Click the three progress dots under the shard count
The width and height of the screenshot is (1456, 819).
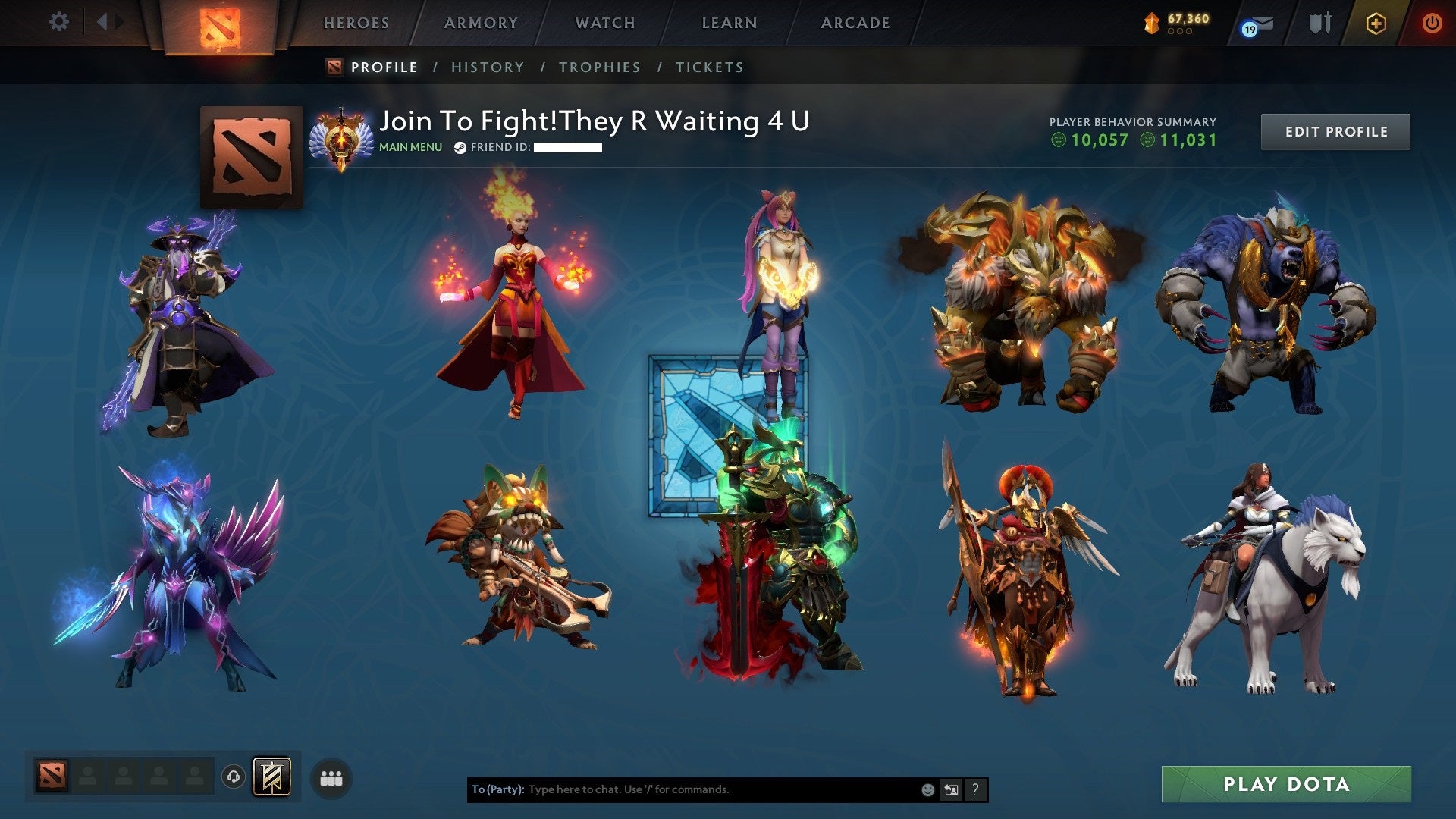point(1180,33)
